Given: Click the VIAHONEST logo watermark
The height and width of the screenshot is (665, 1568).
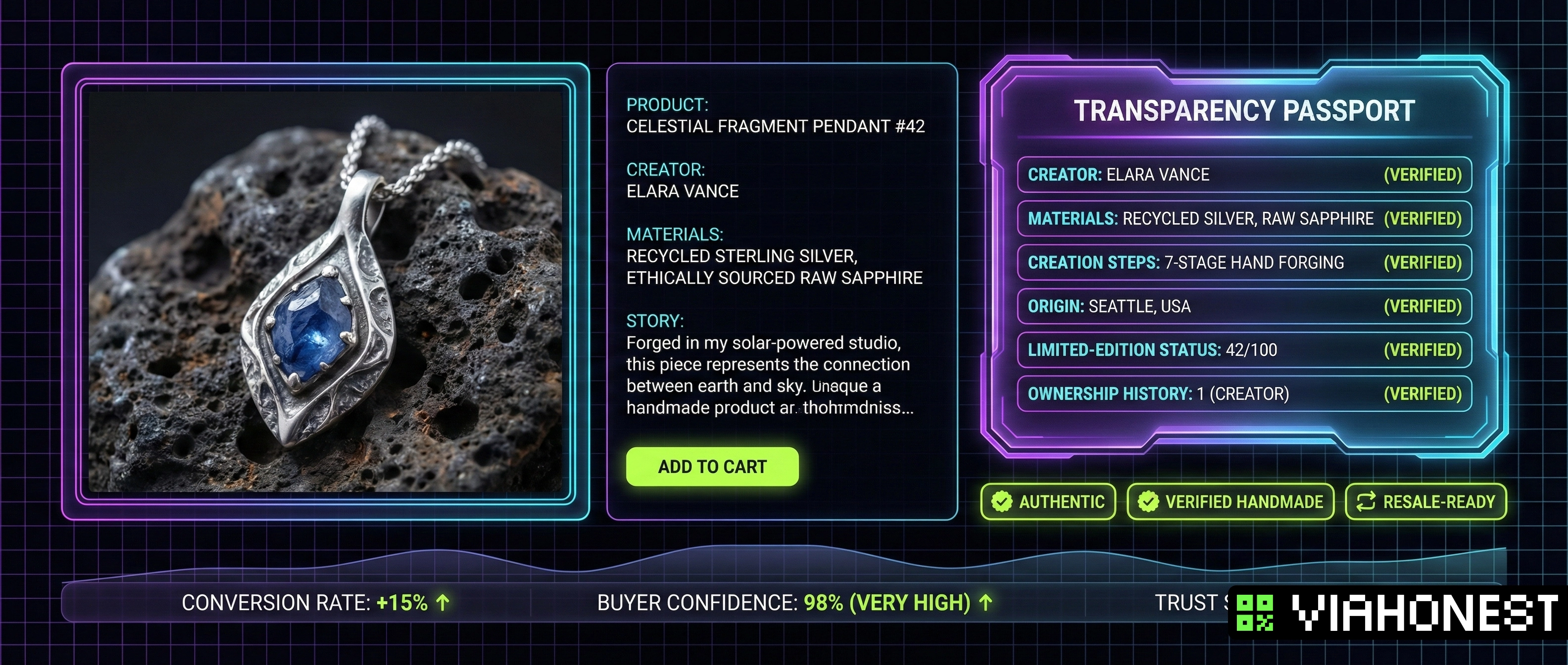Looking at the screenshot, I should point(1398,613).
